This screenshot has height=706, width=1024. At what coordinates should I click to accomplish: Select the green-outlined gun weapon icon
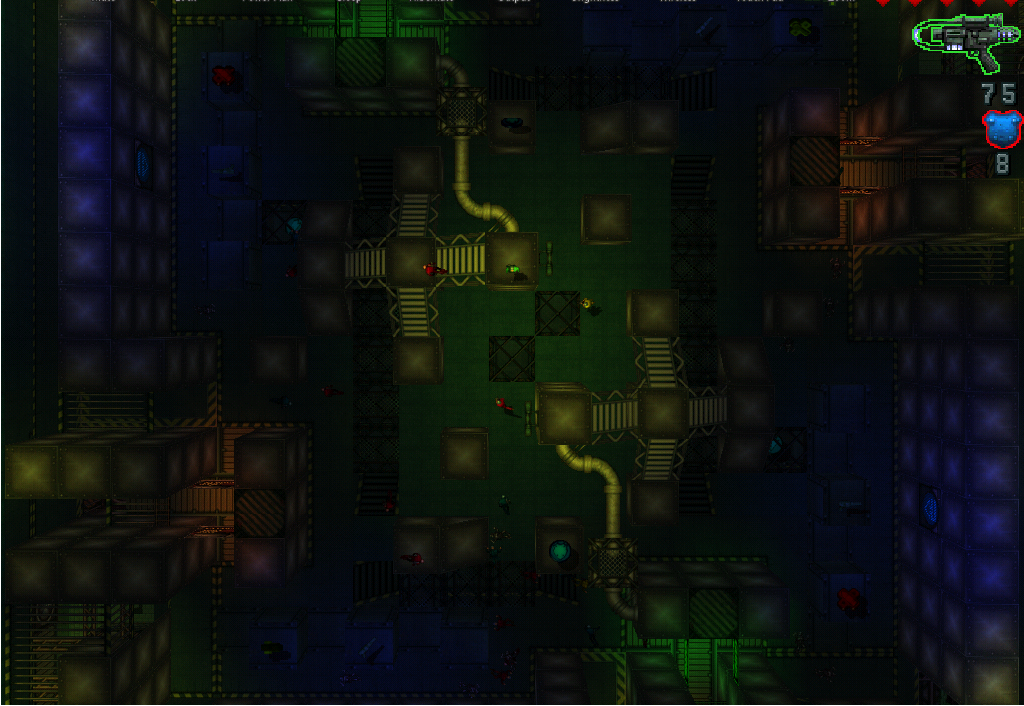coord(965,40)
